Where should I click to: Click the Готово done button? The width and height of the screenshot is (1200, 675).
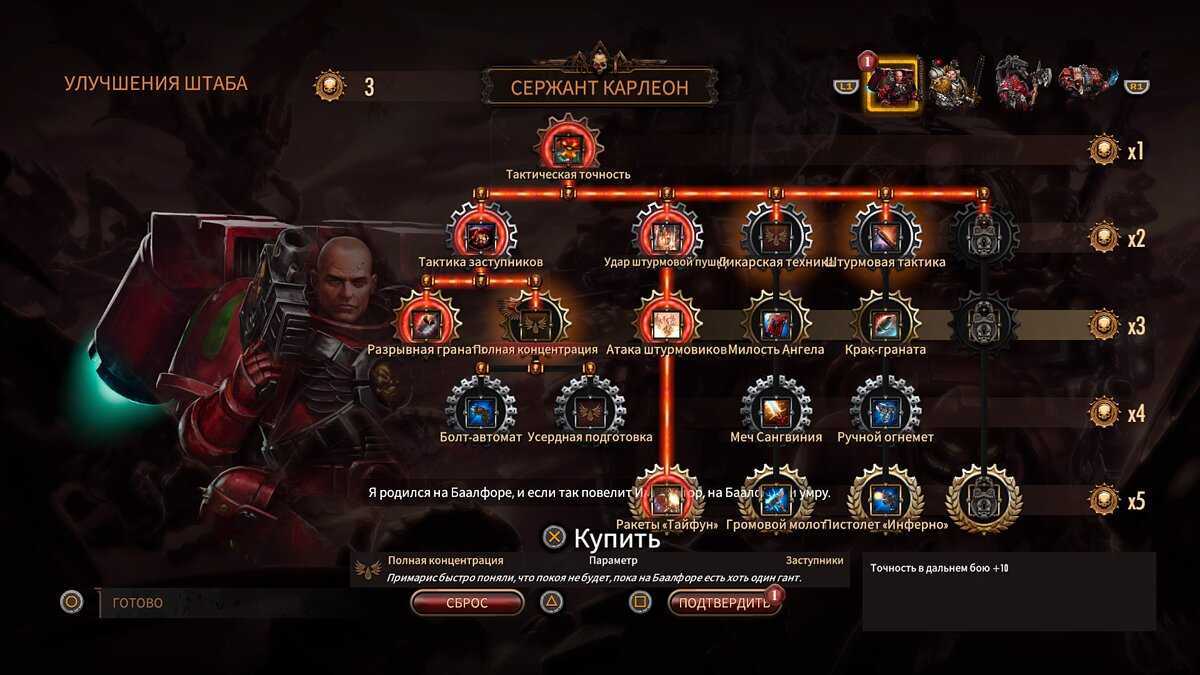138,603
